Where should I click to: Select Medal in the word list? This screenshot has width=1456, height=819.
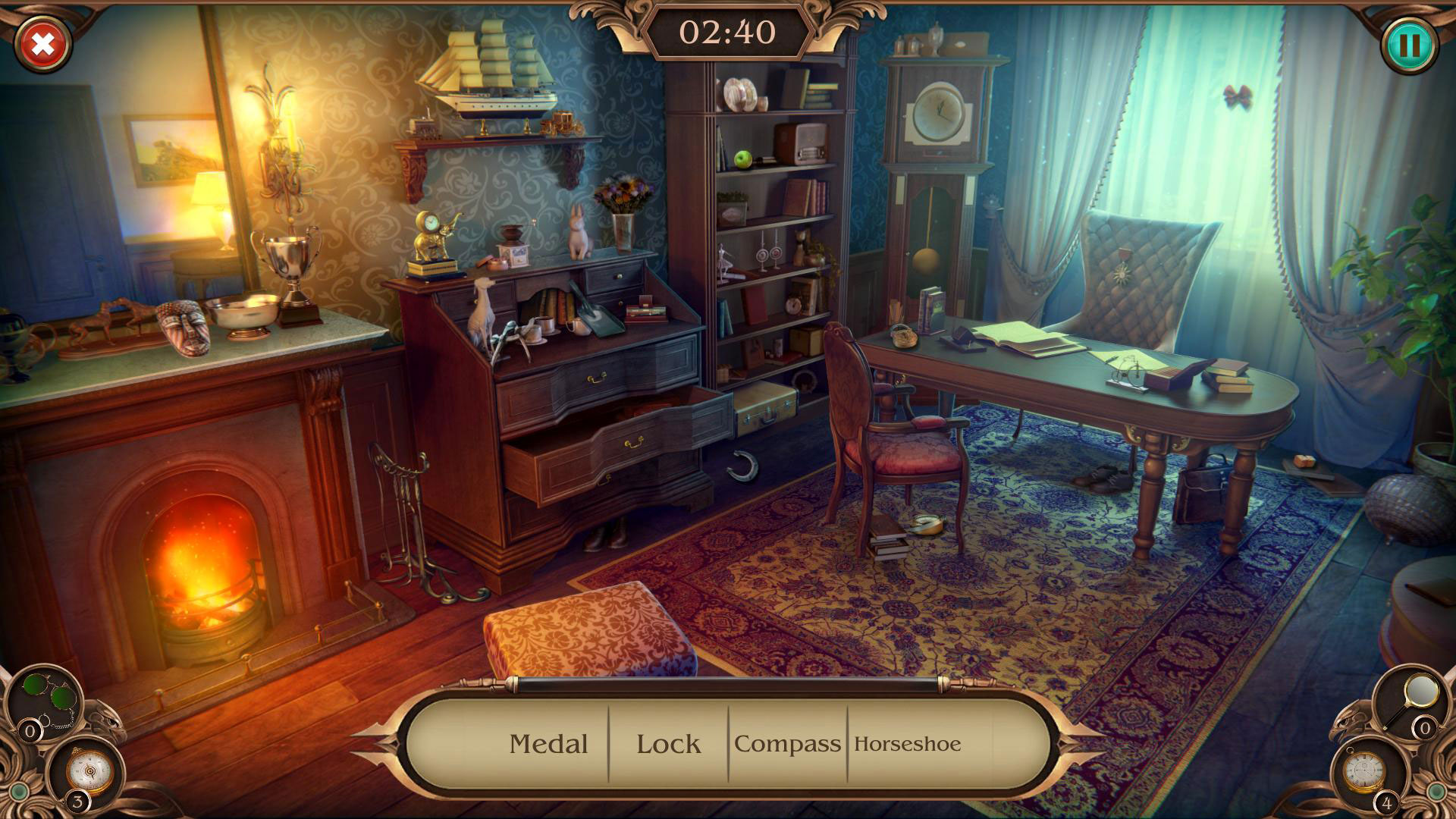point(550,744)
